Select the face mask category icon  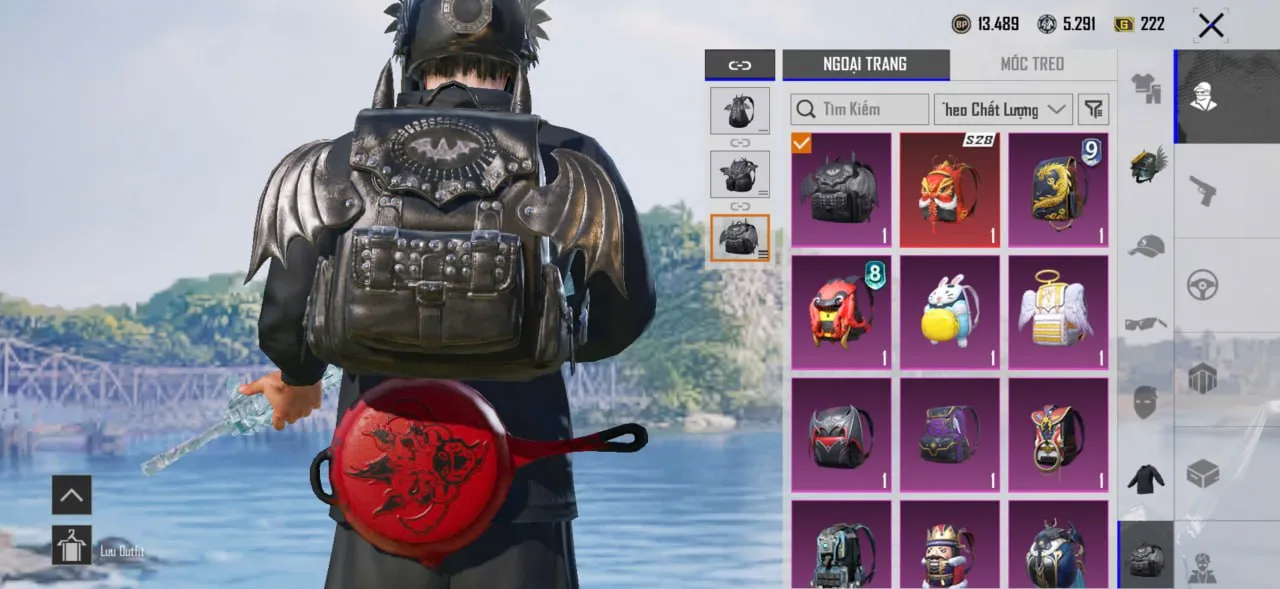click(x=1146, y=402)
